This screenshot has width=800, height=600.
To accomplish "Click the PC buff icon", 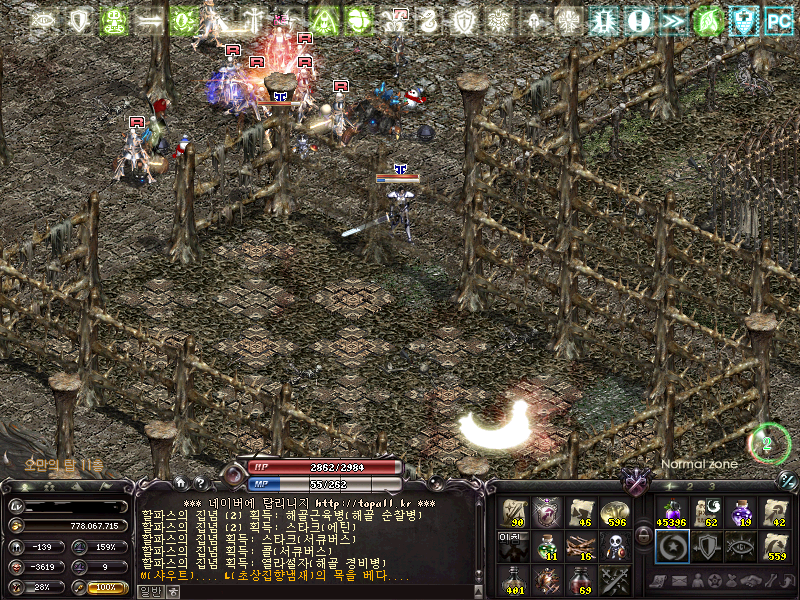I will pyautogui.click(x=777, y=20).
